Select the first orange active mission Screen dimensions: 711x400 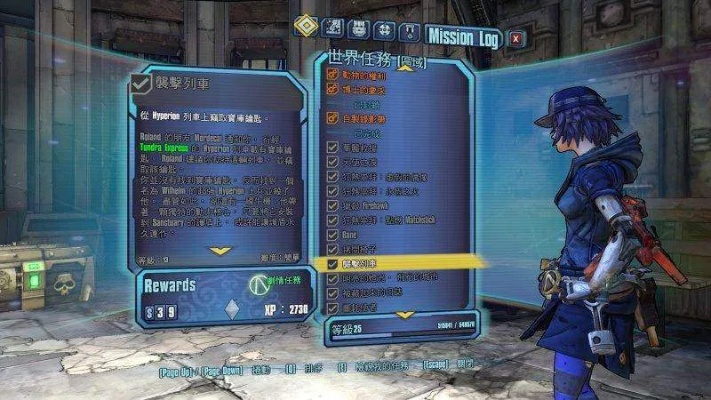[x=370, y=73]
